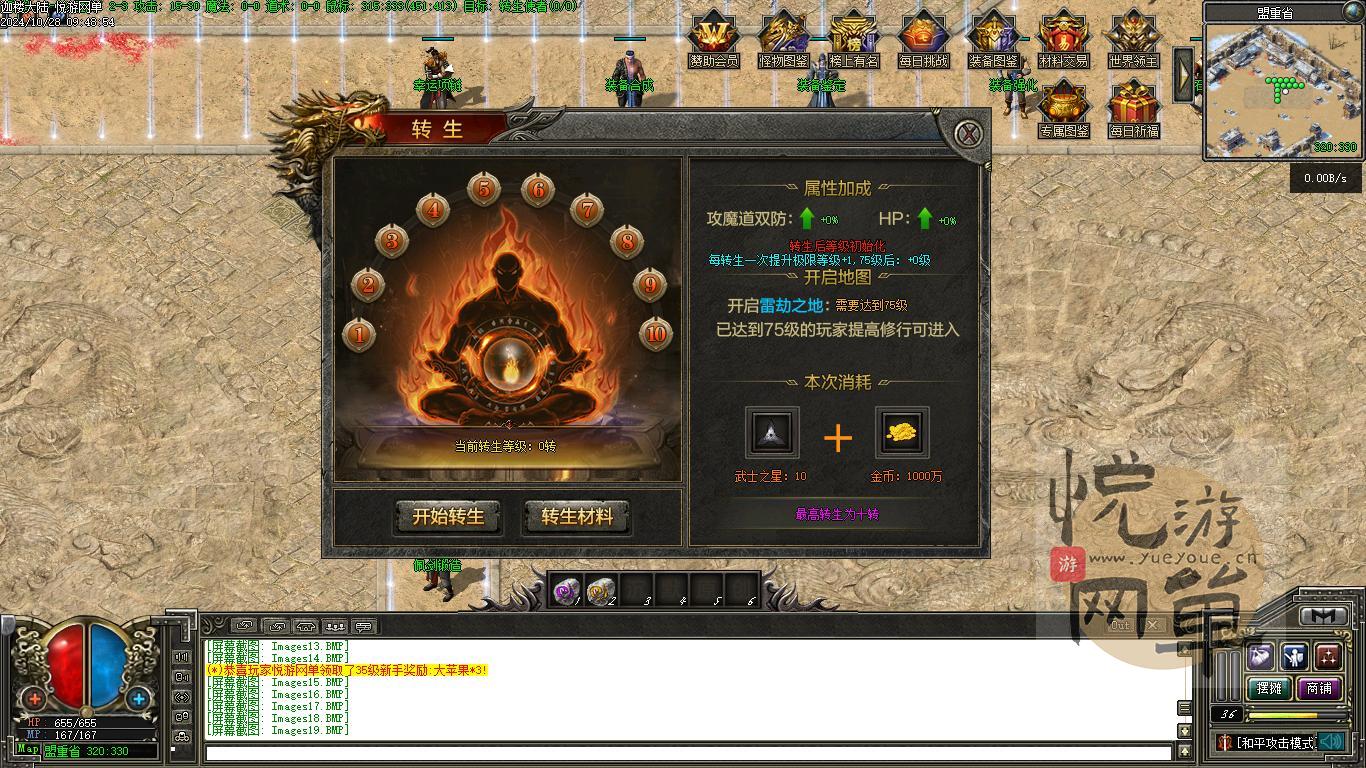Click the chat text input field
1366x768 pixels.
(x=688, y=753)
